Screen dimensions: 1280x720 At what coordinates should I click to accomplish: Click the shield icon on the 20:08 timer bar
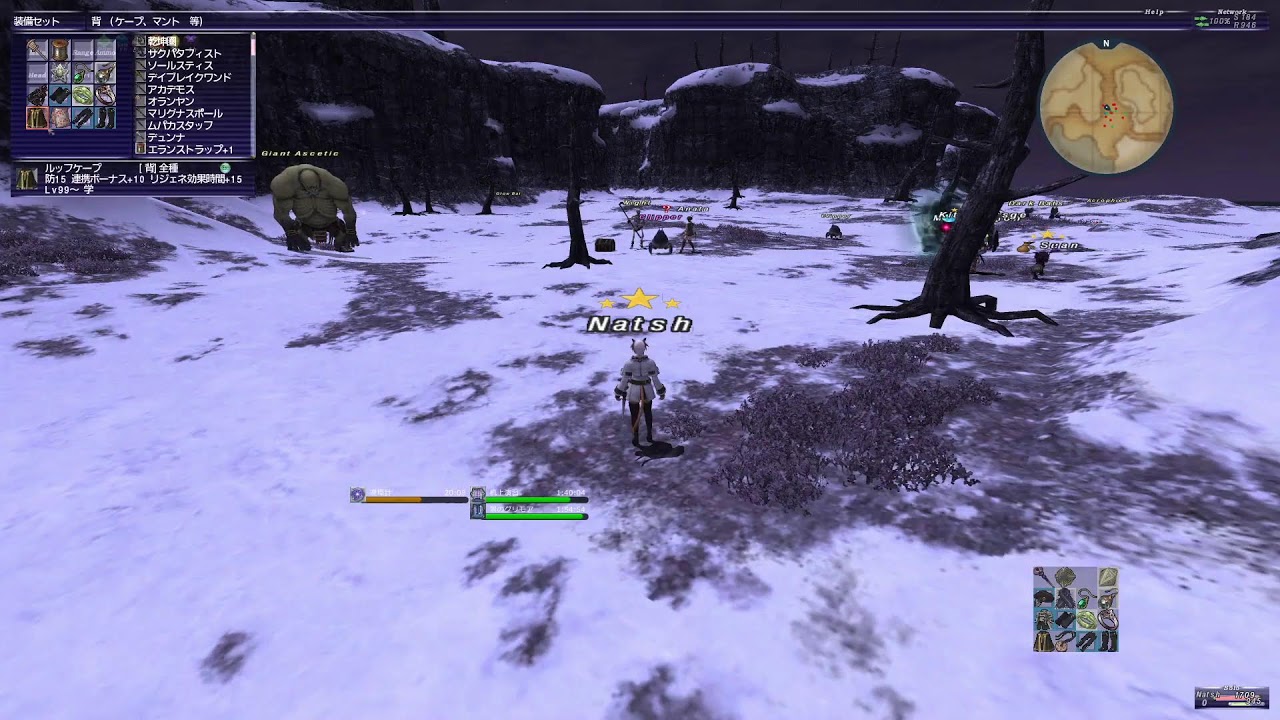357,495
